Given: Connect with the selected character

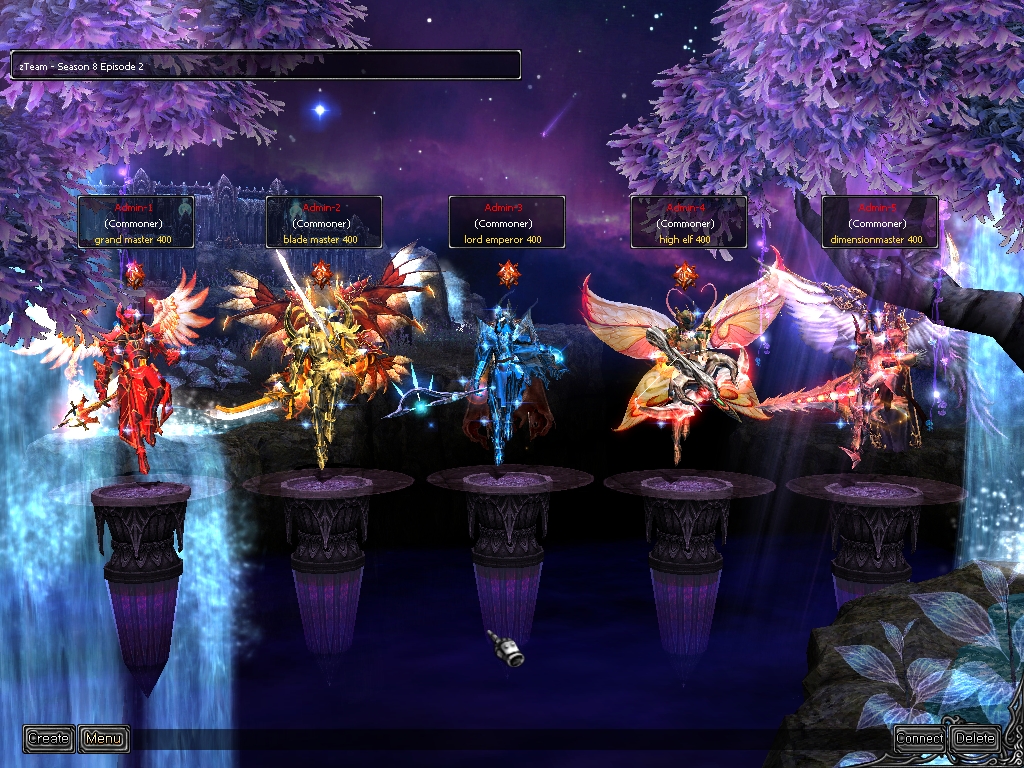Looking at the screenshot, I should (919, 739).
